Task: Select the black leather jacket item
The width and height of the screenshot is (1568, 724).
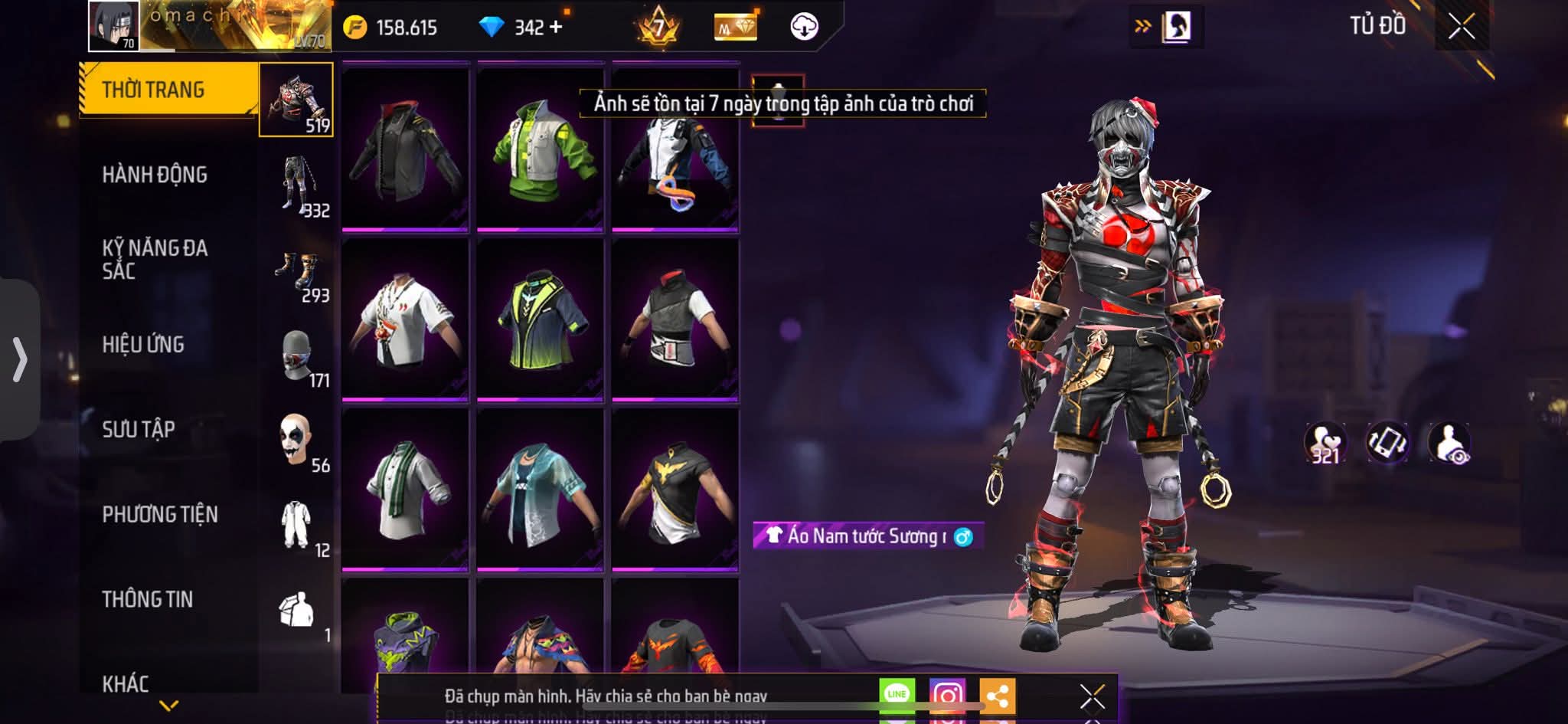Action: point(405,148)
